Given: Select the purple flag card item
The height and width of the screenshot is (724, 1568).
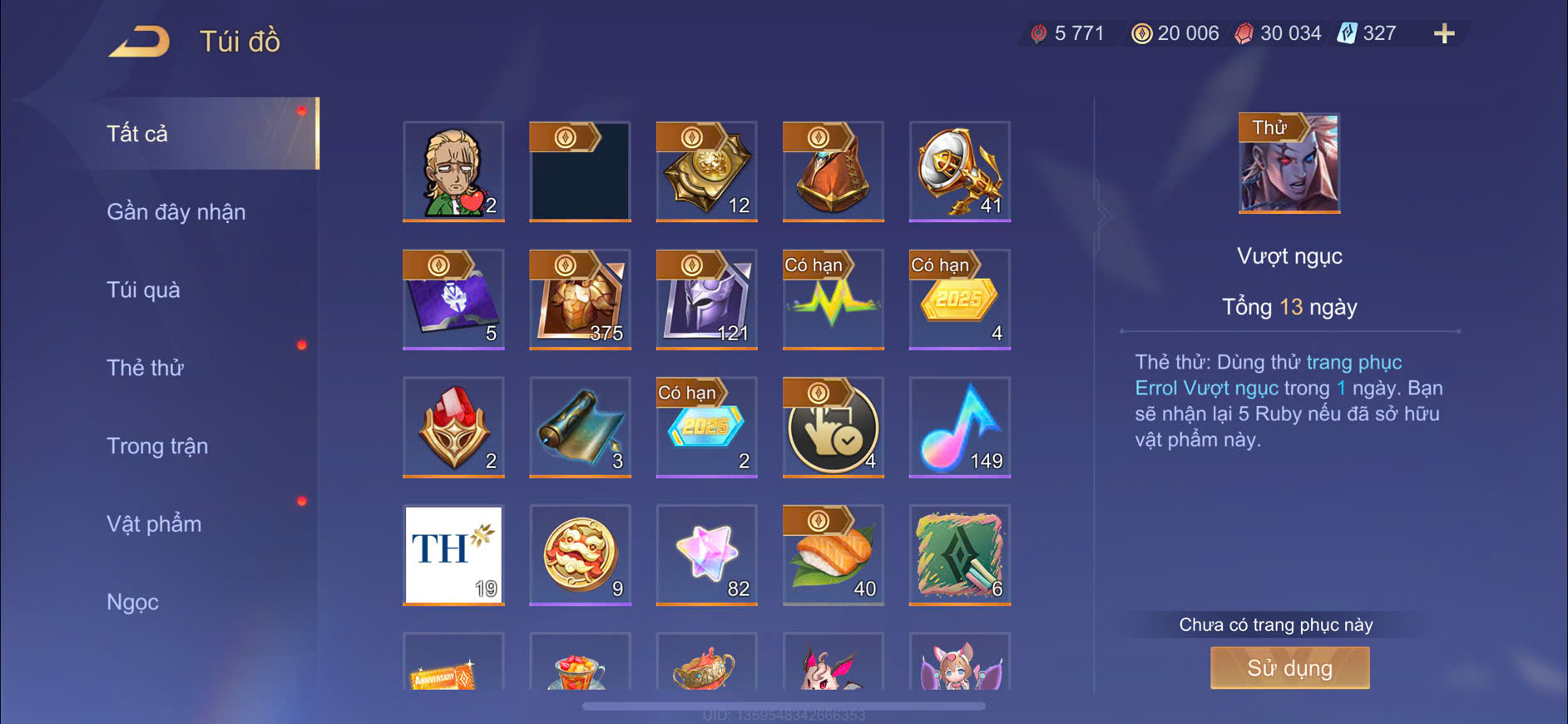Looking at the screenshot, I should pos(453,300).
